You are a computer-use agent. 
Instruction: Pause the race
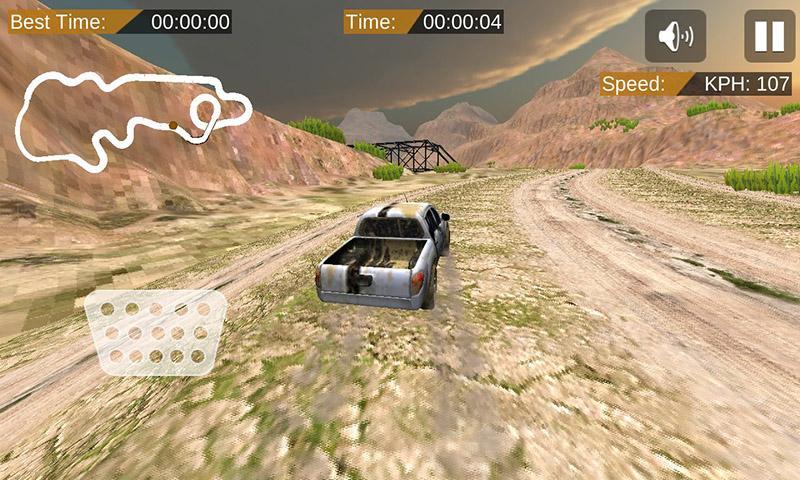tap(769, 37)
